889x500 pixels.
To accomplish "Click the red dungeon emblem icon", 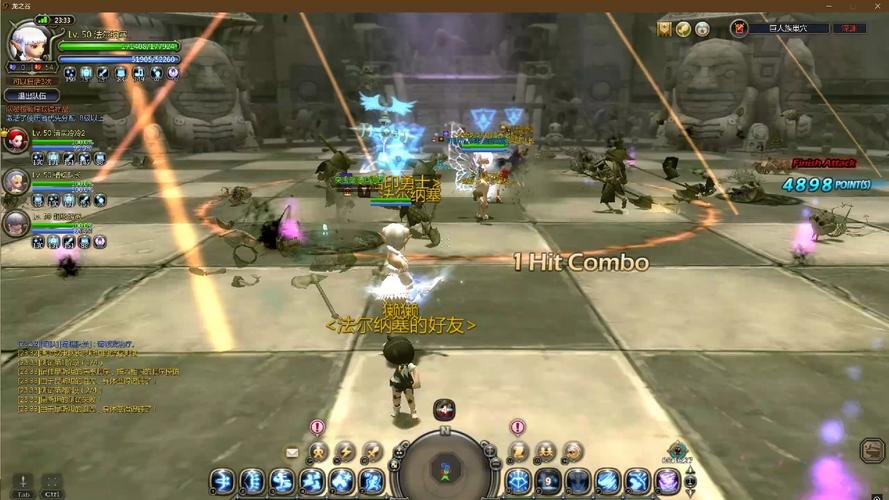I will click(740, 29).
